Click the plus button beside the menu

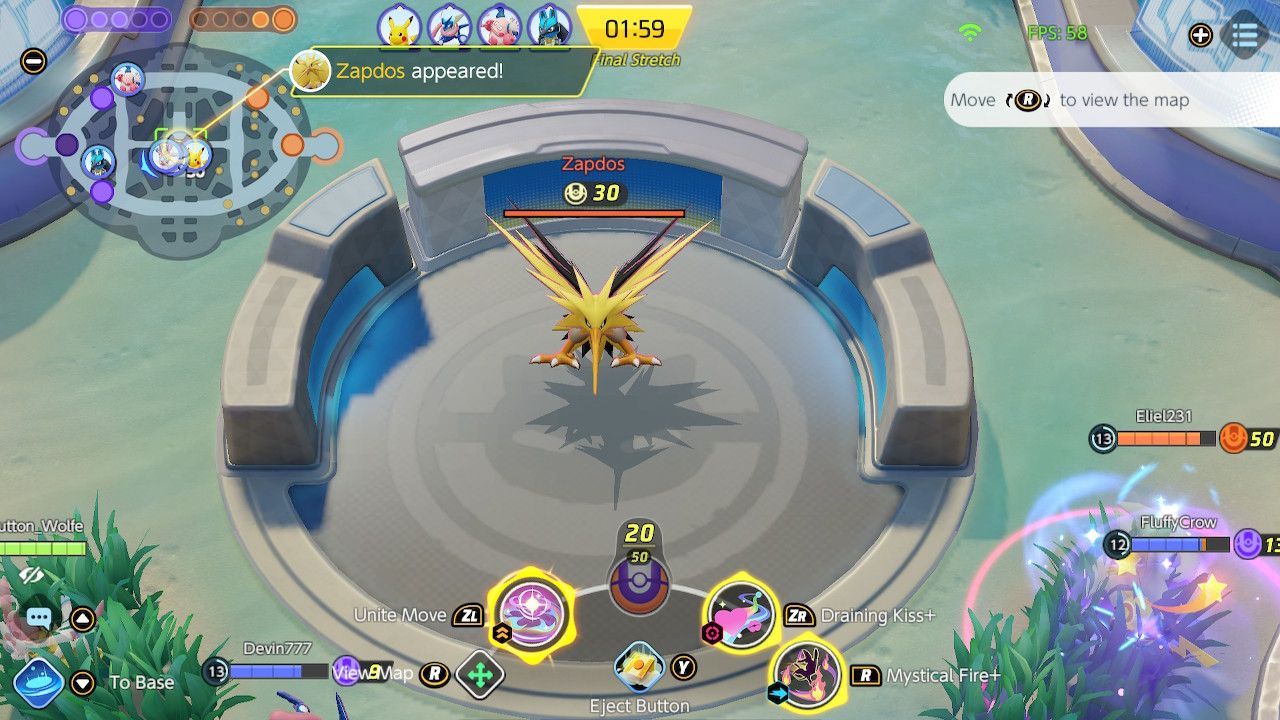[x=1201, y=35]
